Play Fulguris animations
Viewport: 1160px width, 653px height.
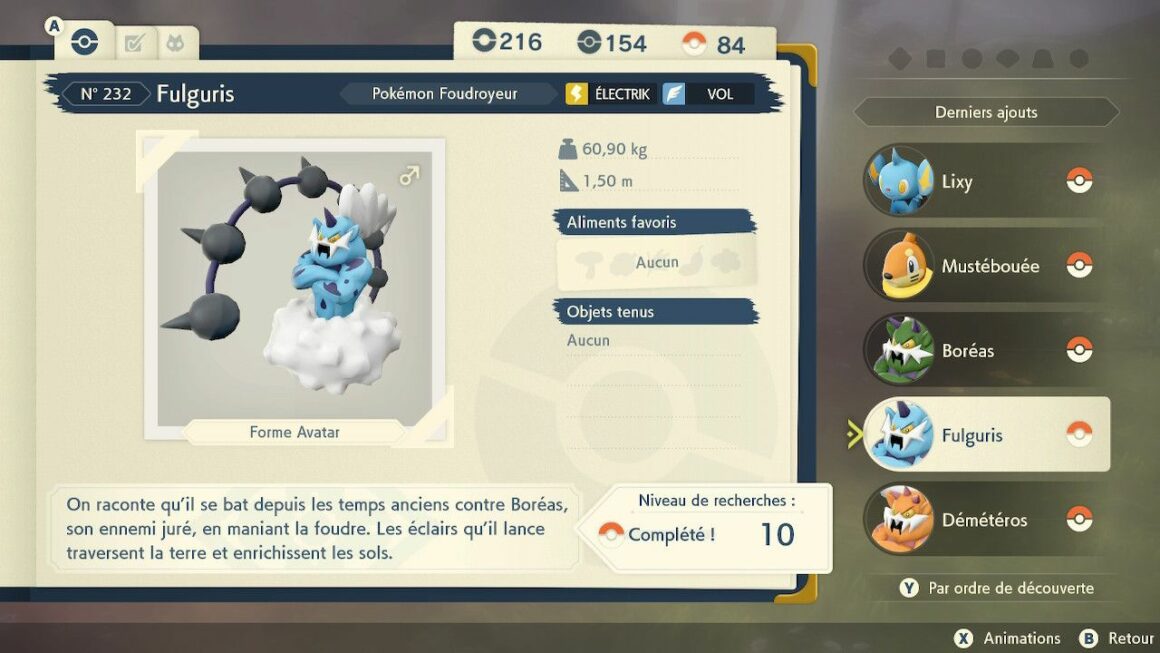(1008, 638)
